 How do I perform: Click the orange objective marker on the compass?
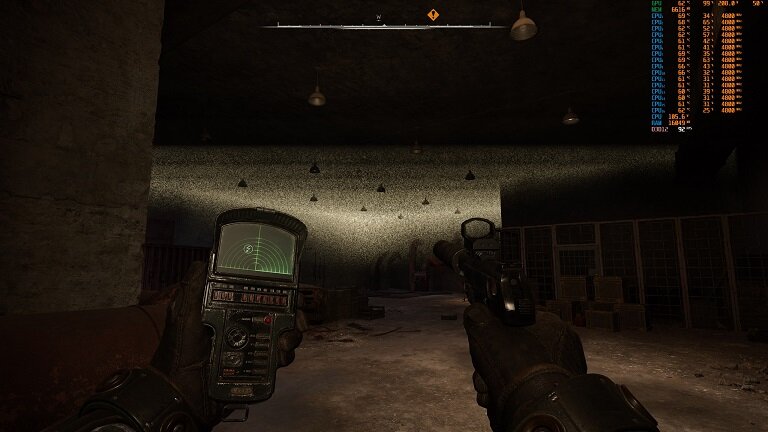pos(433,15)
